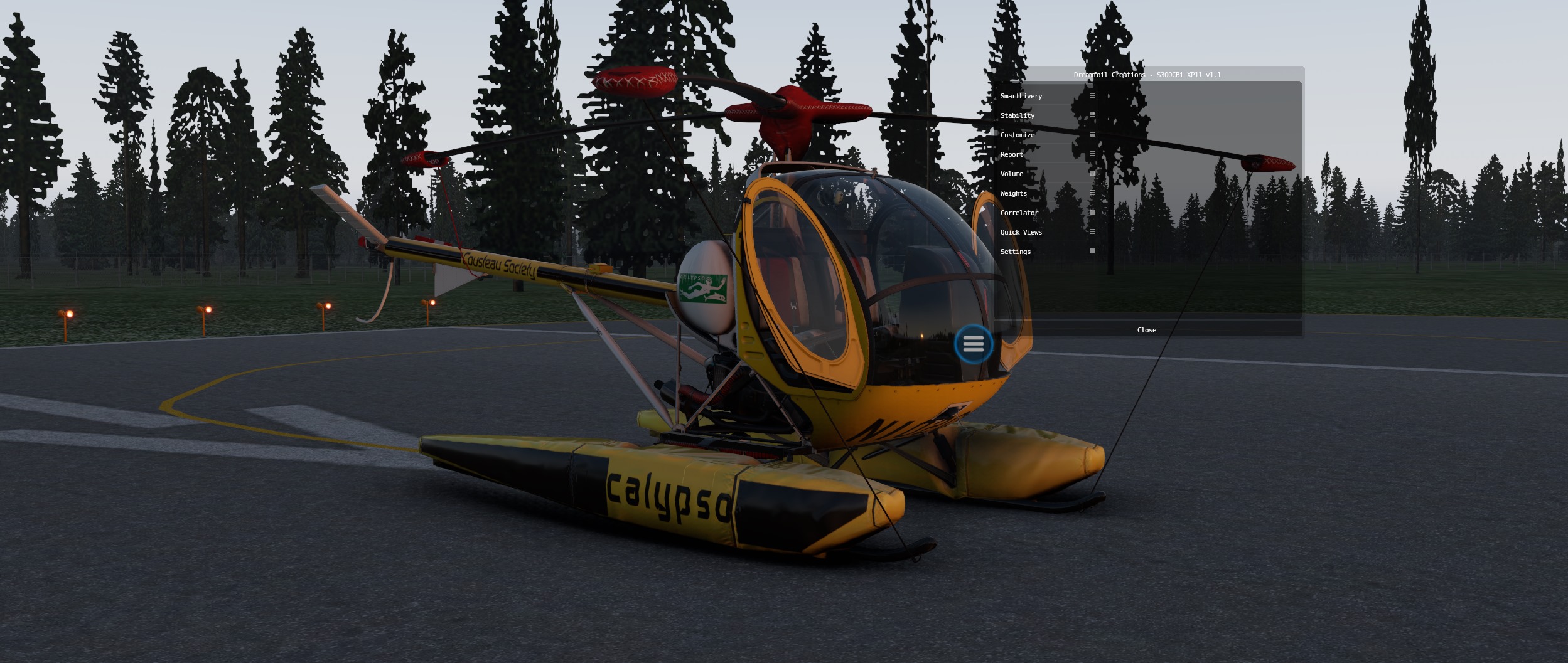Open the Volume settings entry

(x=1012, y=174)
